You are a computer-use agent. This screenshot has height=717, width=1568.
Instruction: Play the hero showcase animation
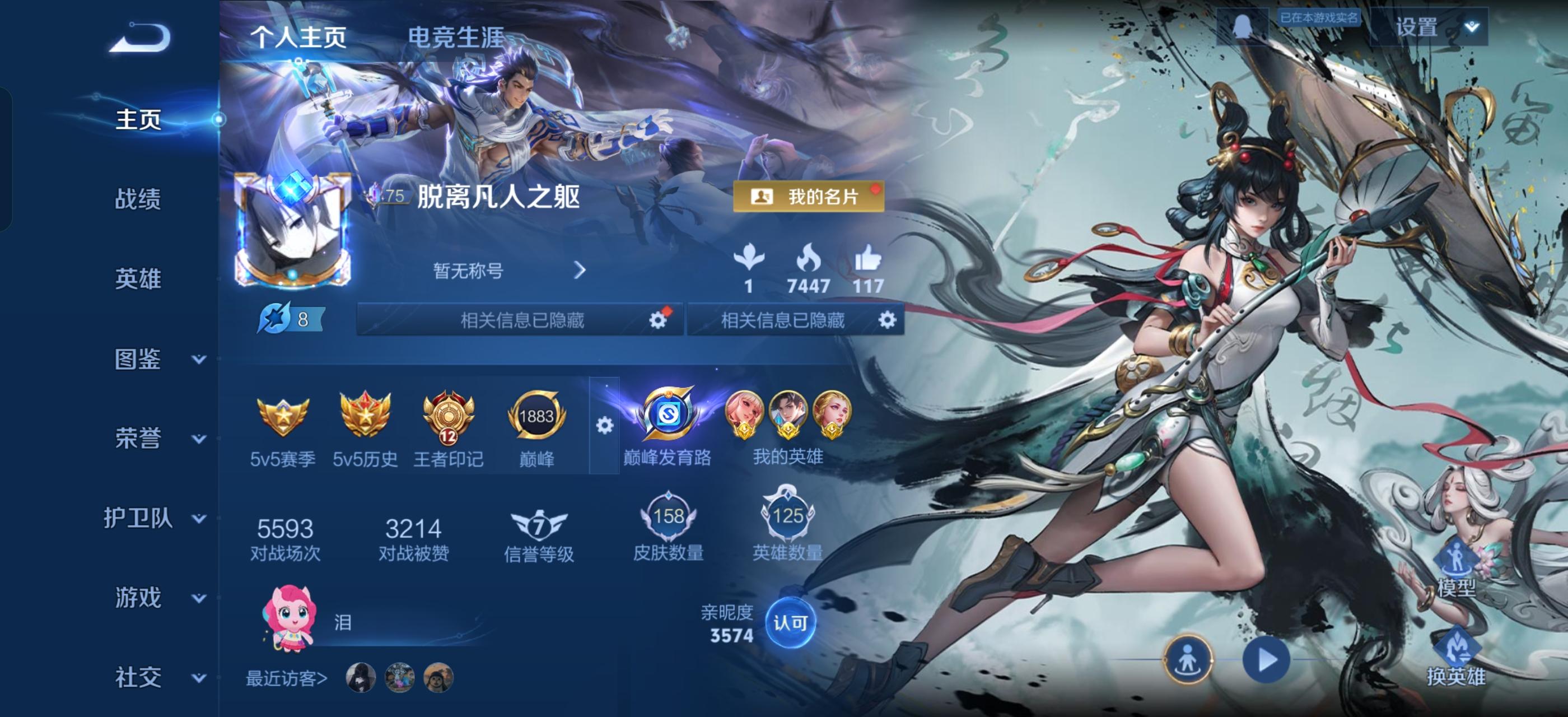click(1266, 660)
